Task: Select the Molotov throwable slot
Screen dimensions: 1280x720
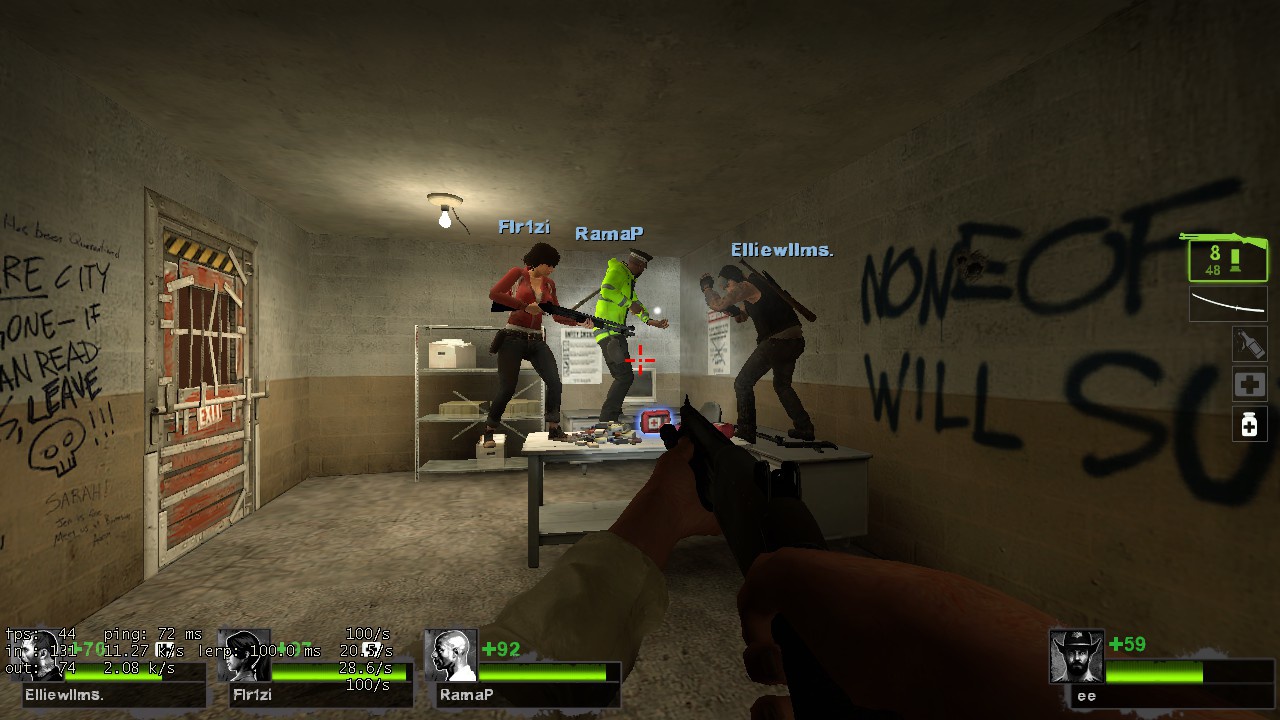Action: pyautogui.click(x=1250, y=344)
